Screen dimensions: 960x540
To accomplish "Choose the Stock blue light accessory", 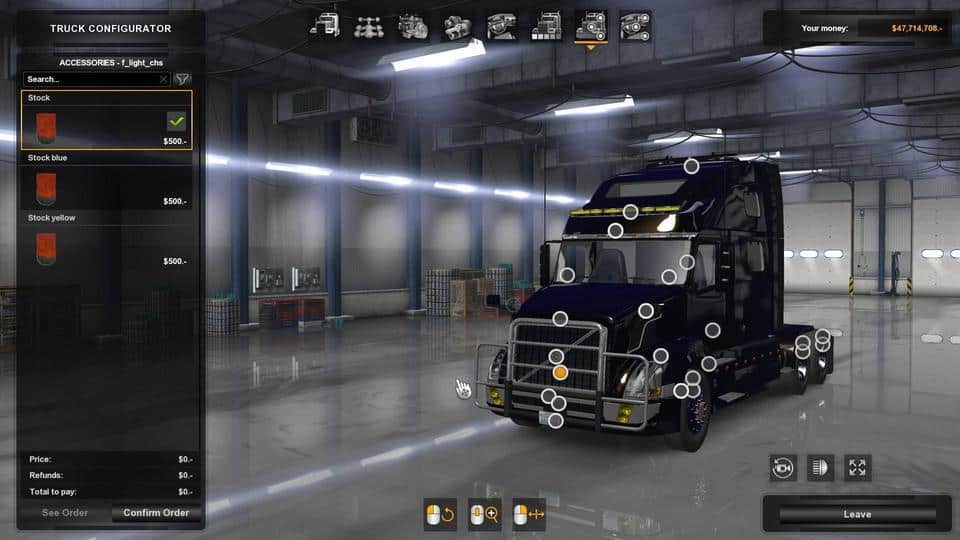I will 106,186.
